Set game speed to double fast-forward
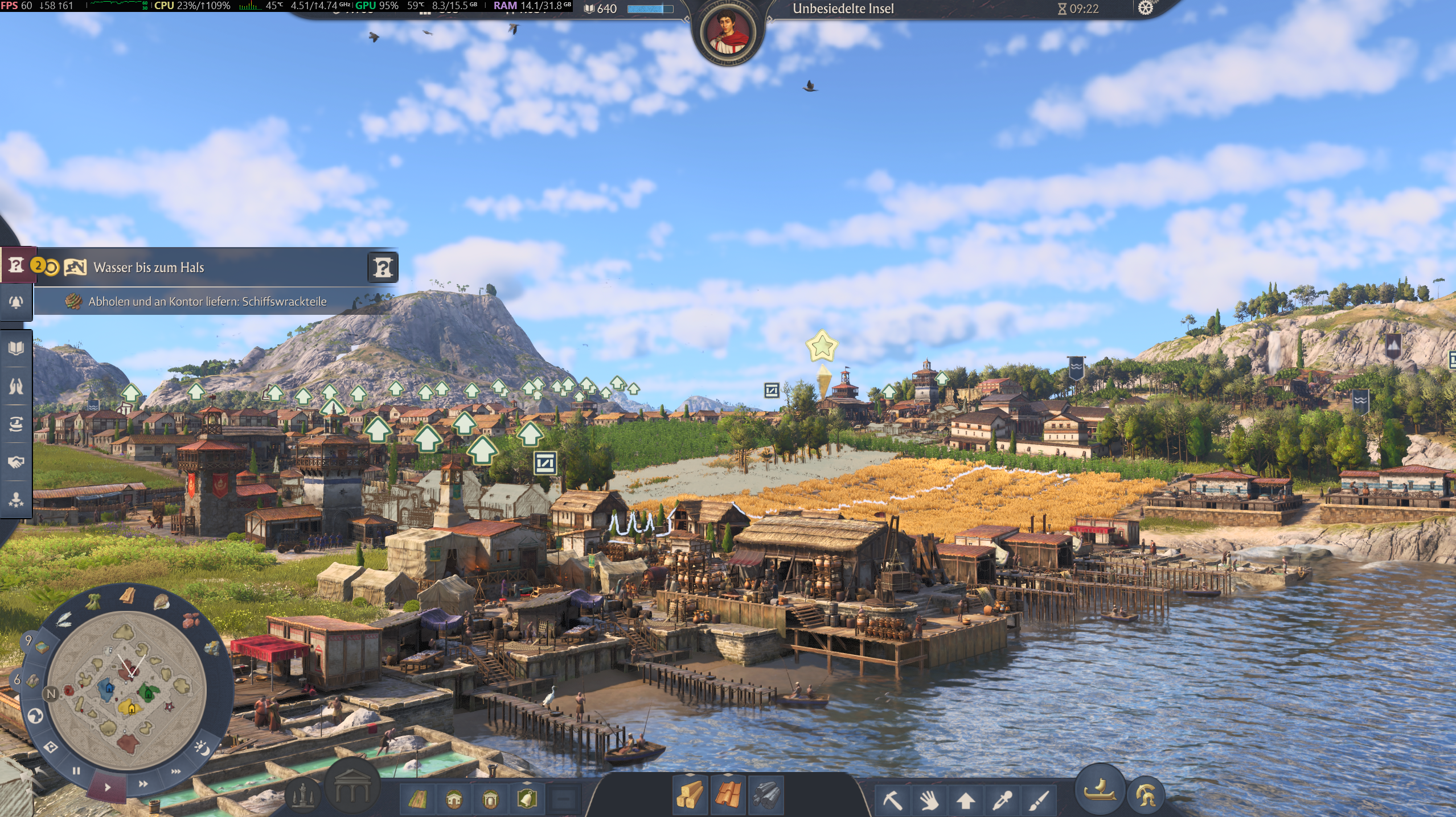This screenshot has width=1456, height=817. 143,784
